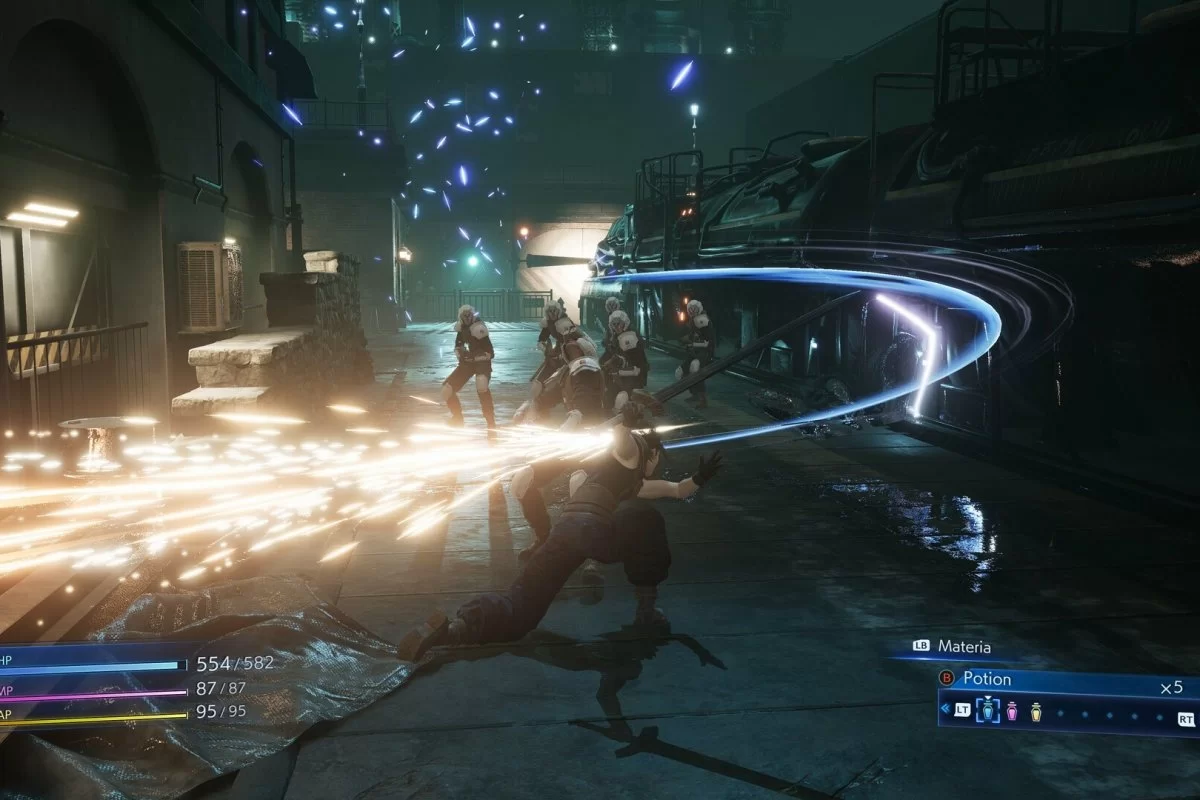Pick the yellow potion bottle slot
The image size is (1200, 800).
[1036, 711]
